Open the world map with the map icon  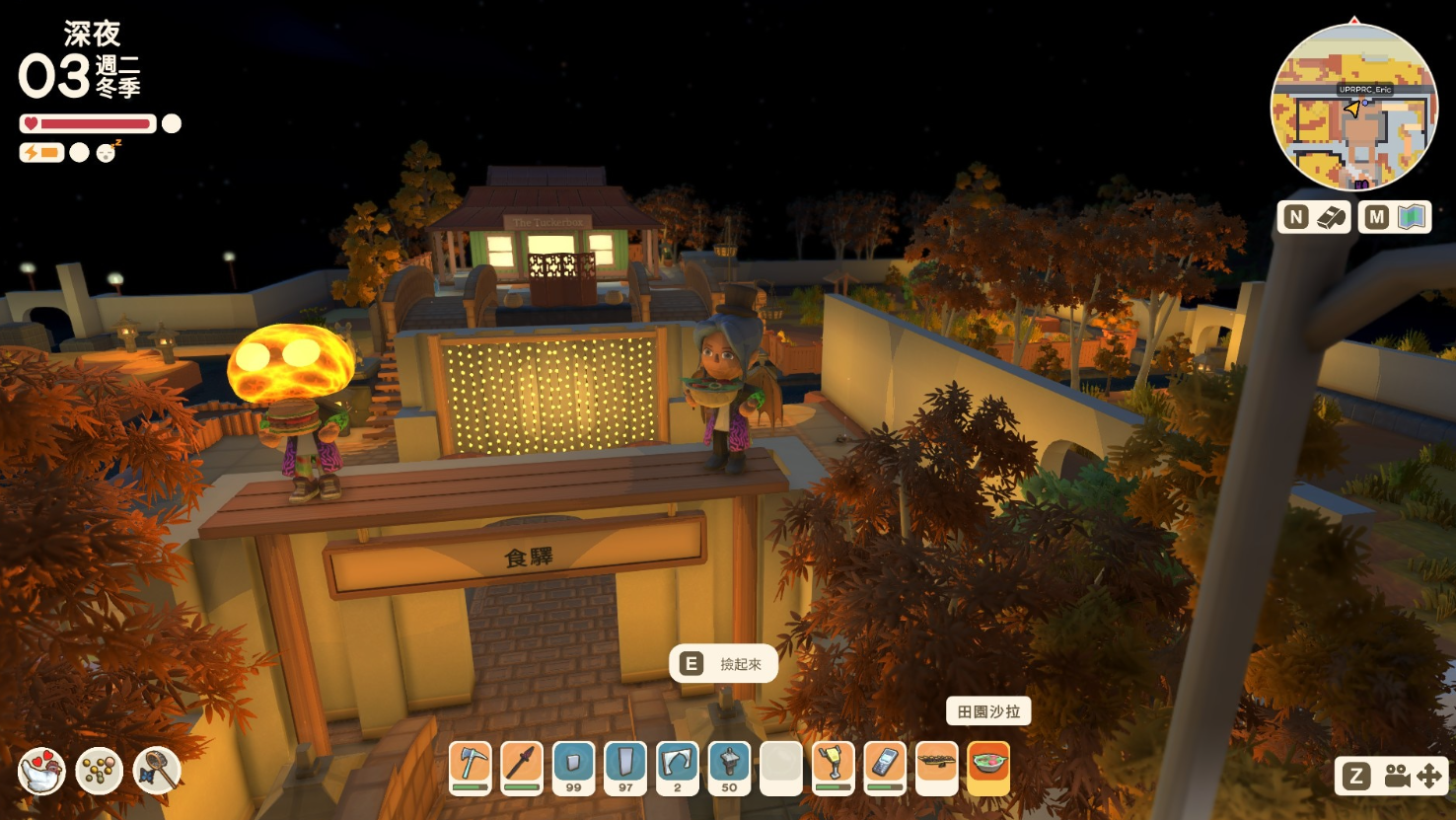(x=1395, y=217)
